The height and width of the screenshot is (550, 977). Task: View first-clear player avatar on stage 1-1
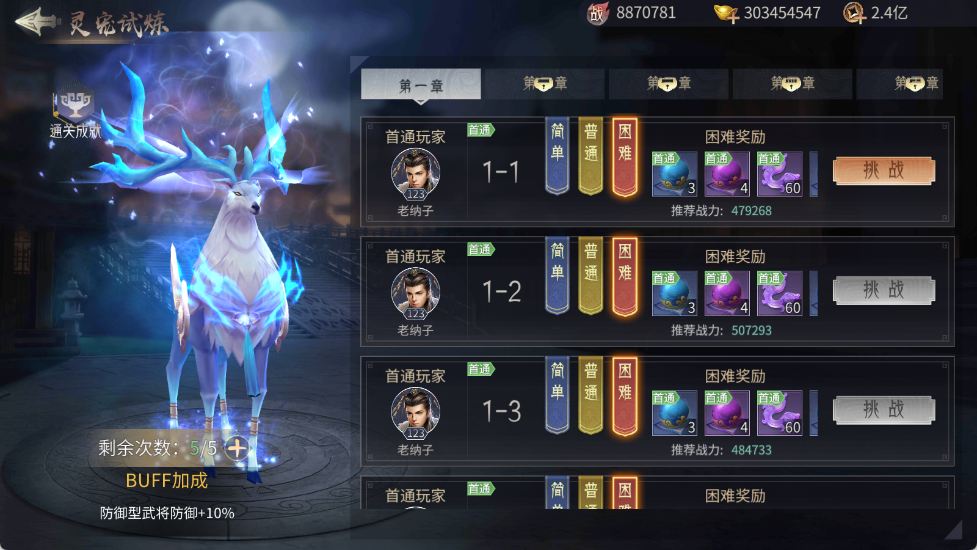tap(415, 172)
